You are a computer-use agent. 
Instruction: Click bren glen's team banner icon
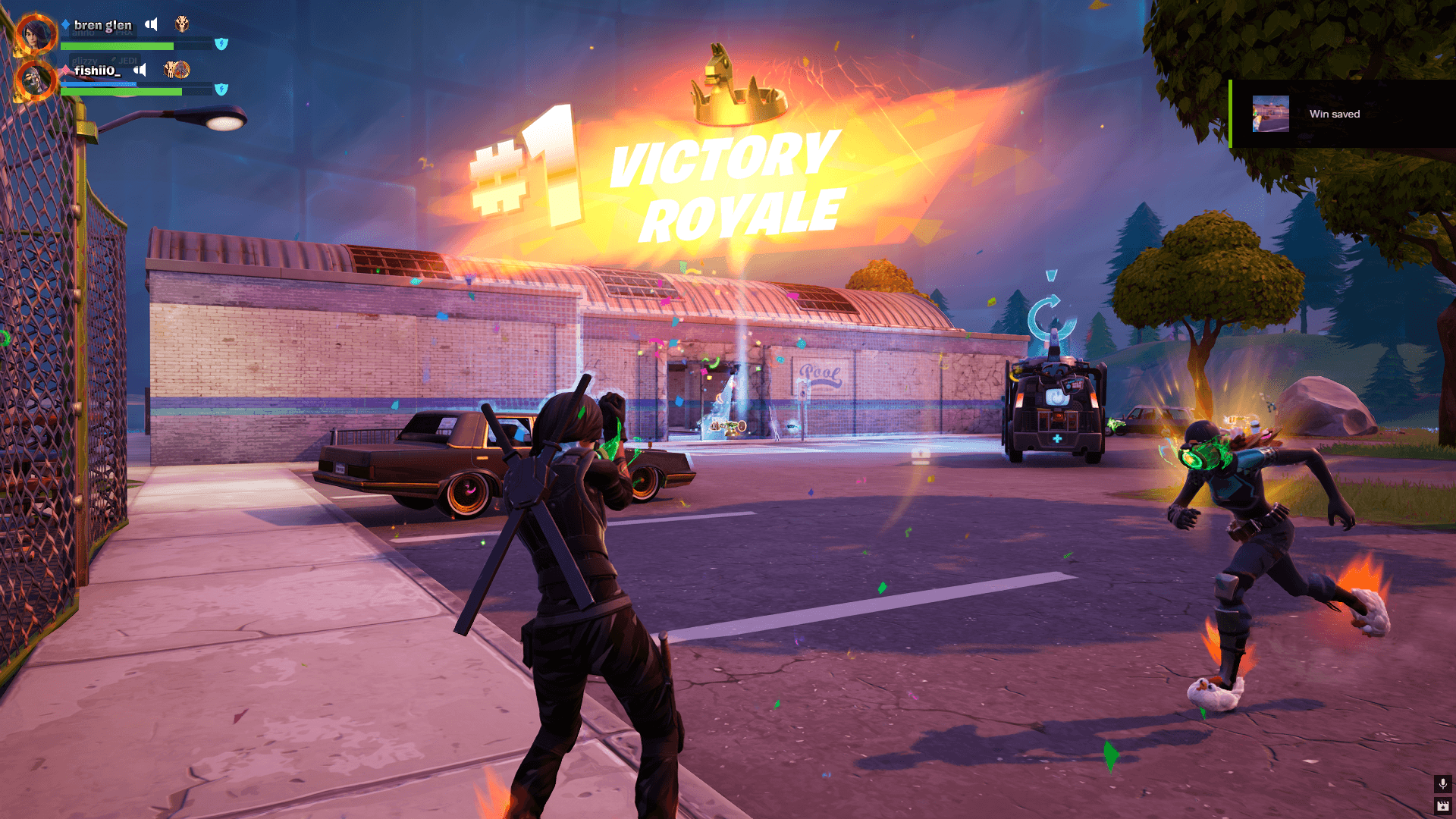click(182, 24)
